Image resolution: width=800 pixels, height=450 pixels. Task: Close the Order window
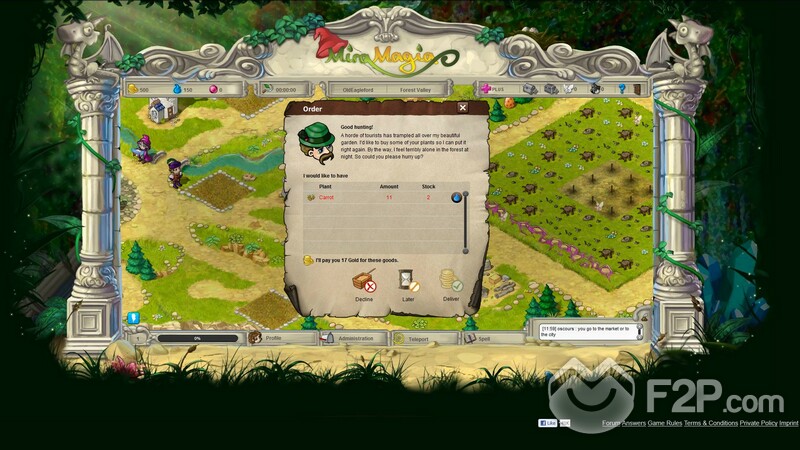pyautogui.click(x=462, y=108)
